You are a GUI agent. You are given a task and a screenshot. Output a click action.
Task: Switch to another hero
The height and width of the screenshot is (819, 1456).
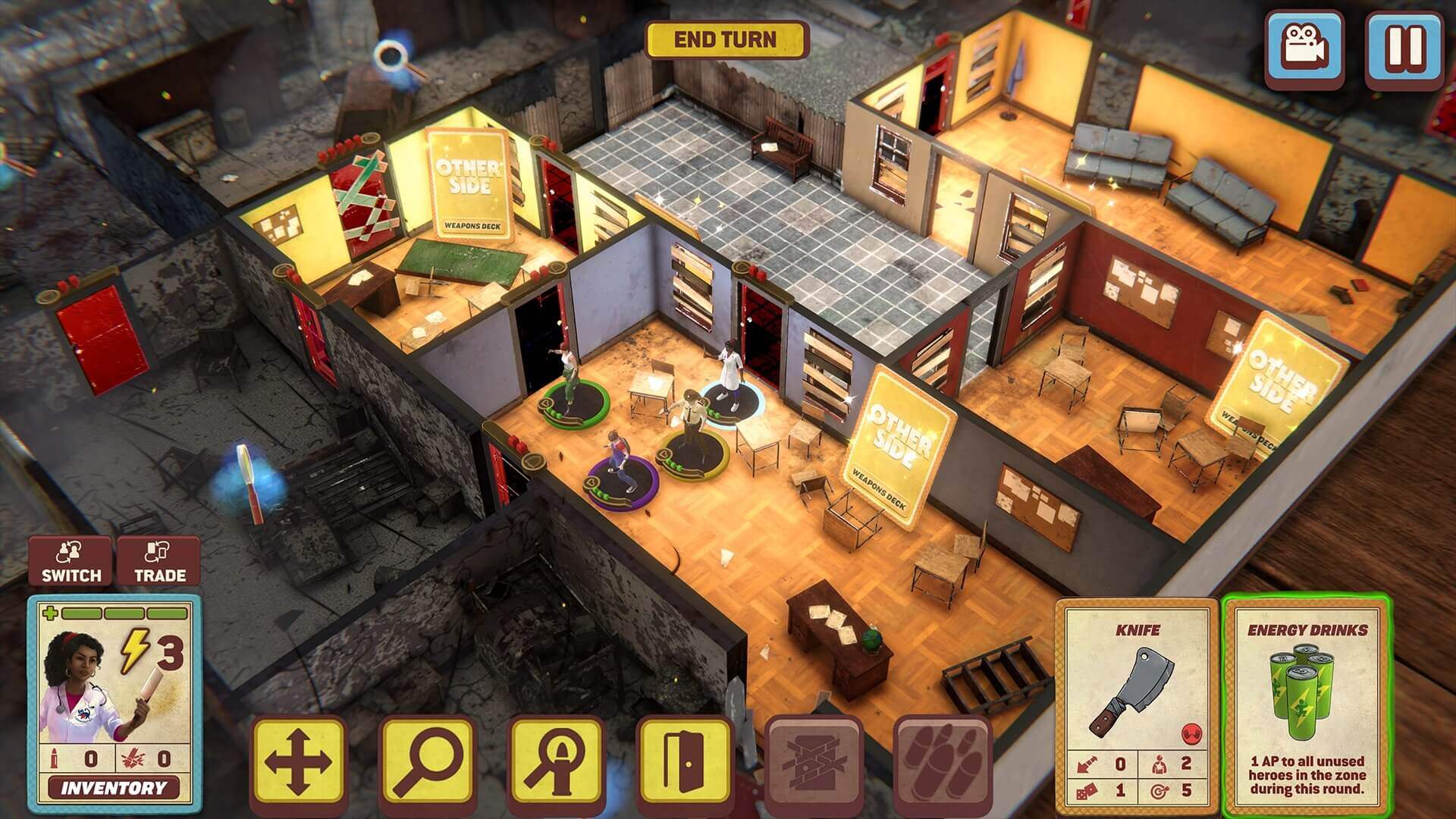[x=71, y=561]
